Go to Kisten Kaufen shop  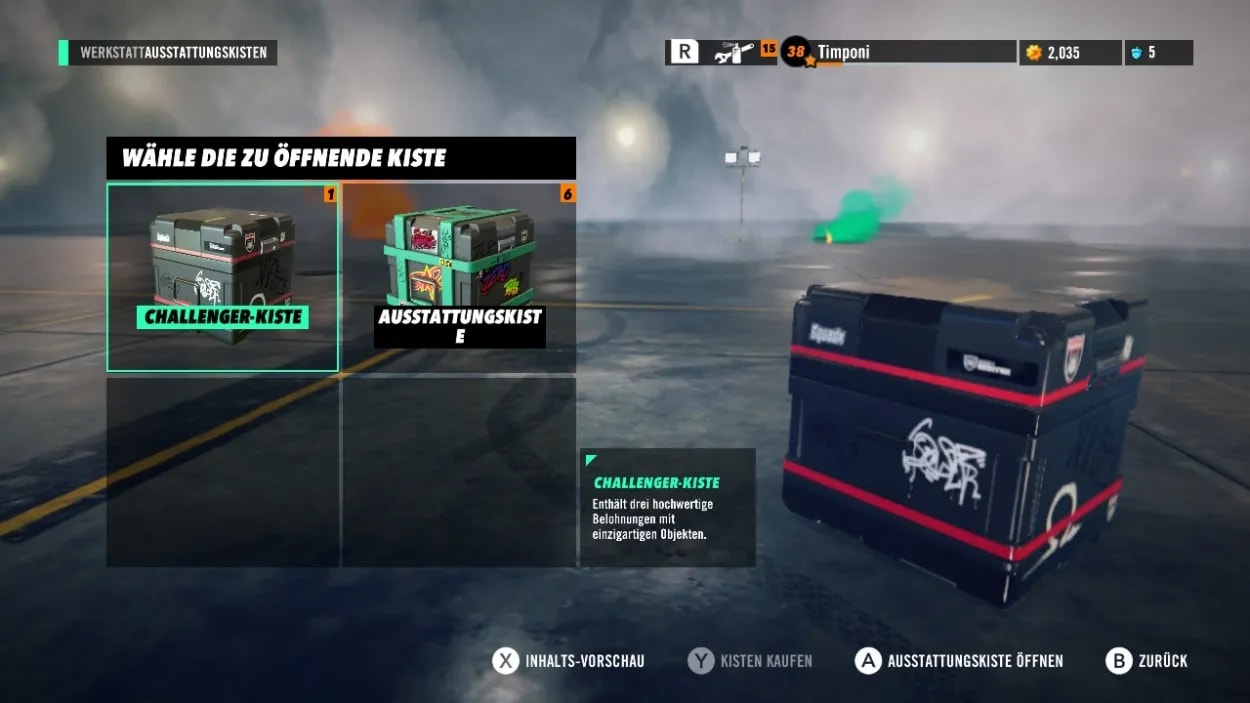click(x=751, y=661)
